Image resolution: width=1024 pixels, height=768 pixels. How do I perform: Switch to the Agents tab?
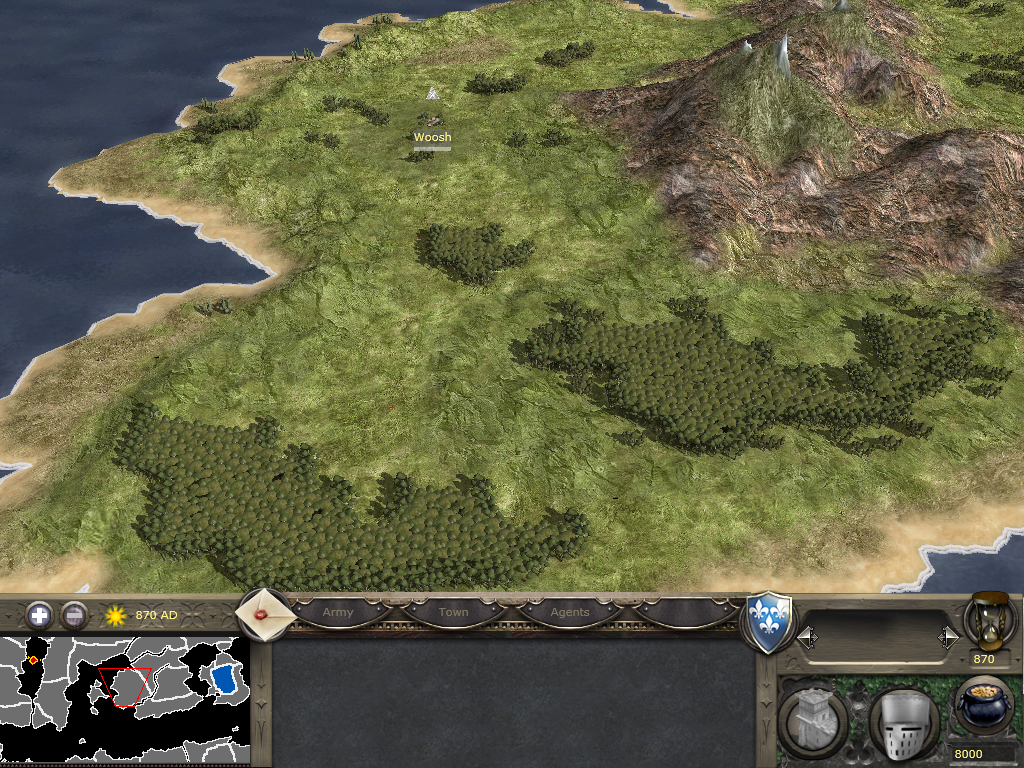[570, 612]
